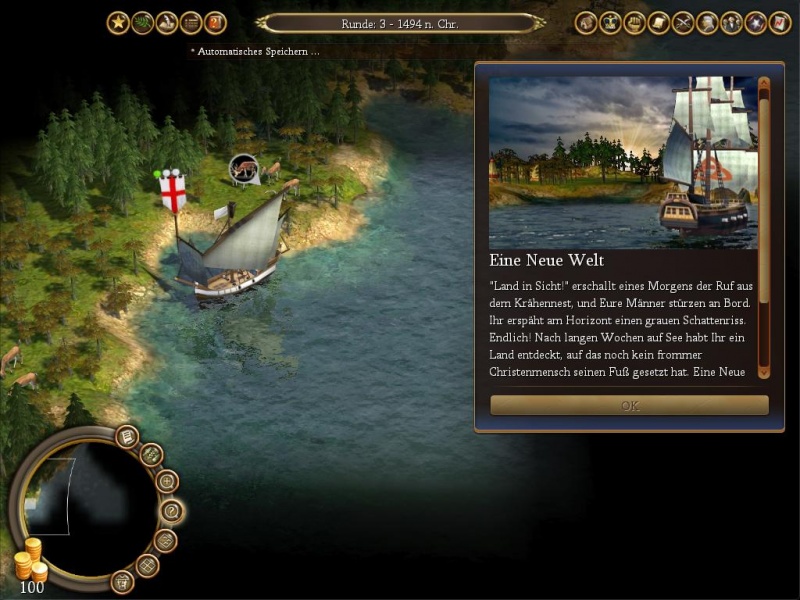Open the house icon advisor screen

[586, 23]
